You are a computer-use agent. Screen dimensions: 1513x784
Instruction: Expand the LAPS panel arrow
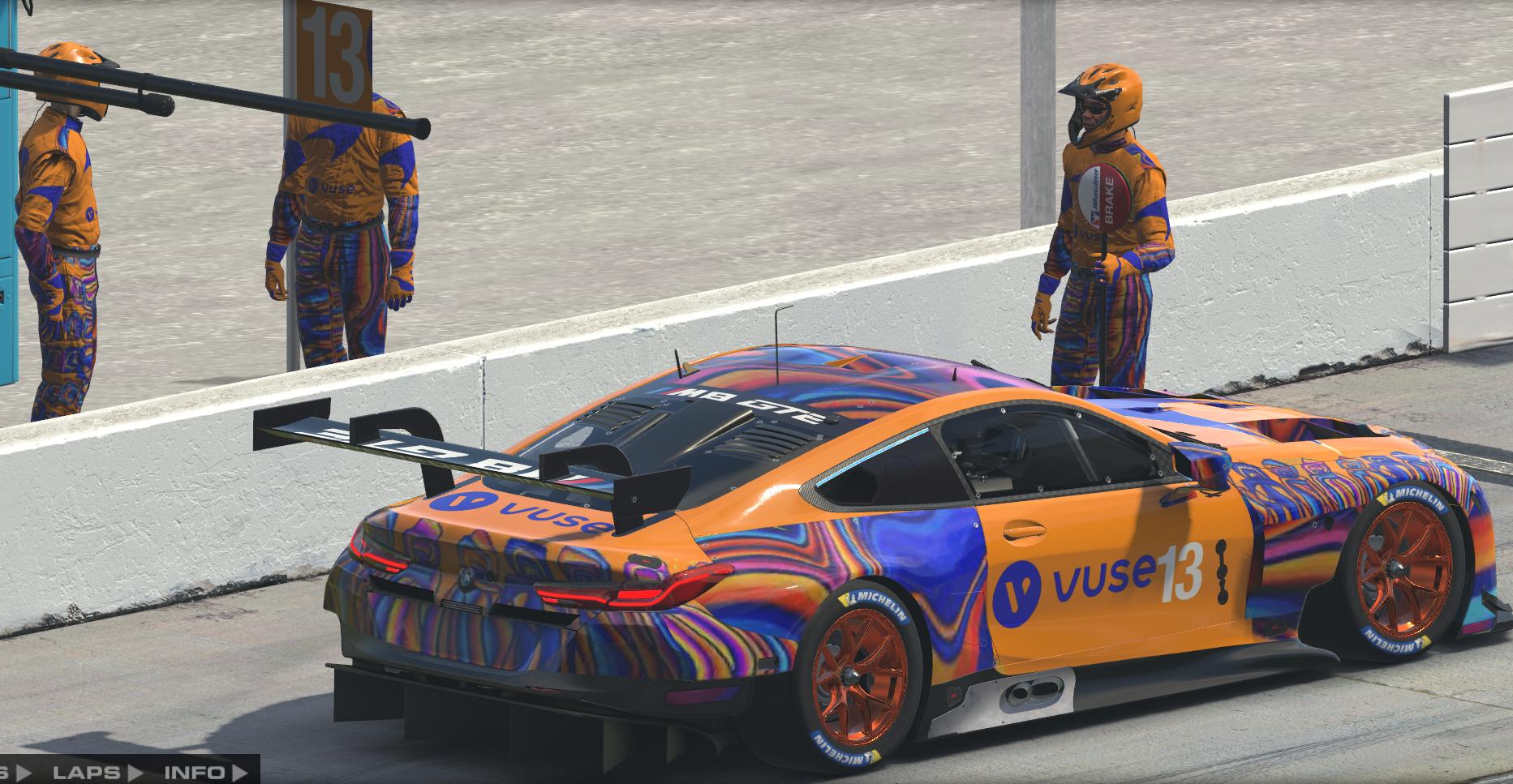pyautogui.click(x=134, y=771)
